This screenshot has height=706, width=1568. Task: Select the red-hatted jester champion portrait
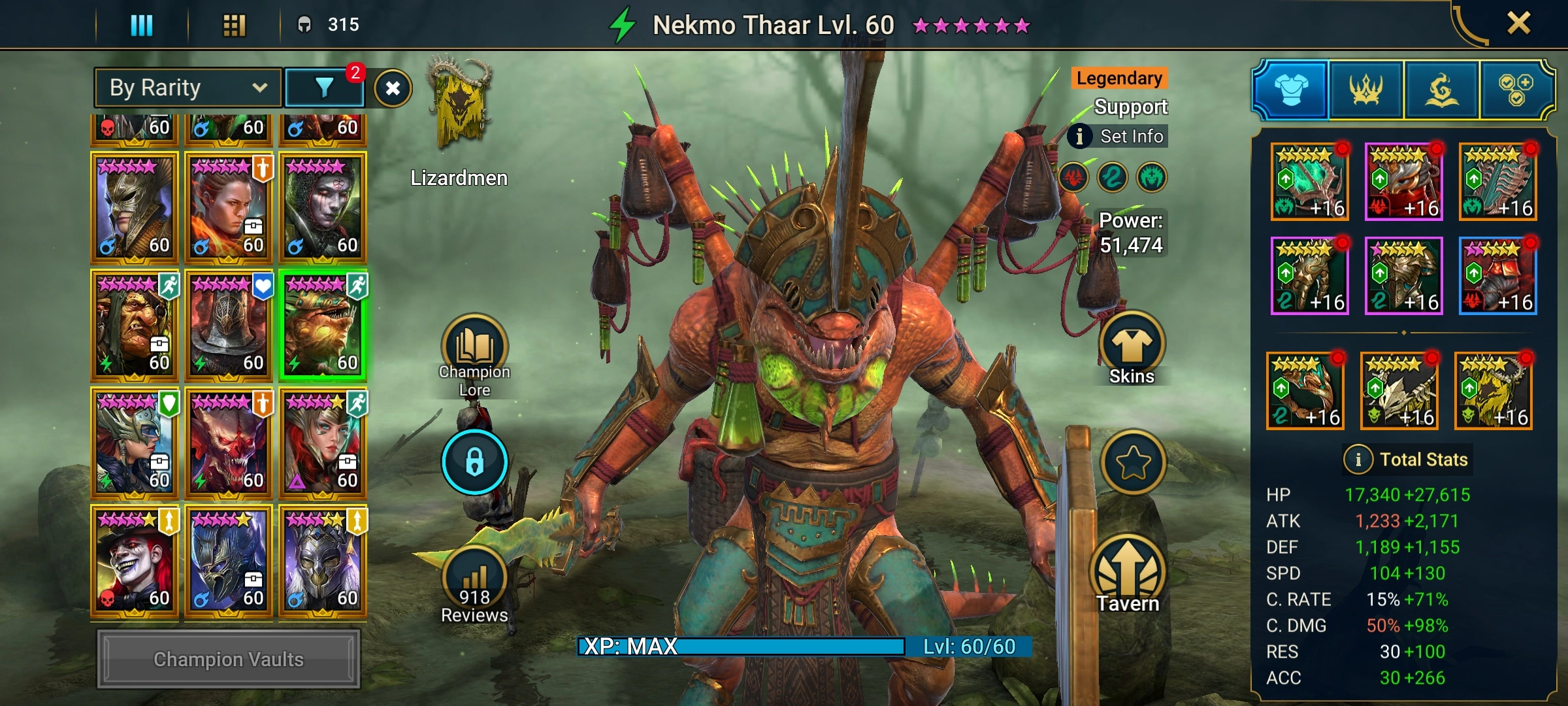(x=135, y=561)
